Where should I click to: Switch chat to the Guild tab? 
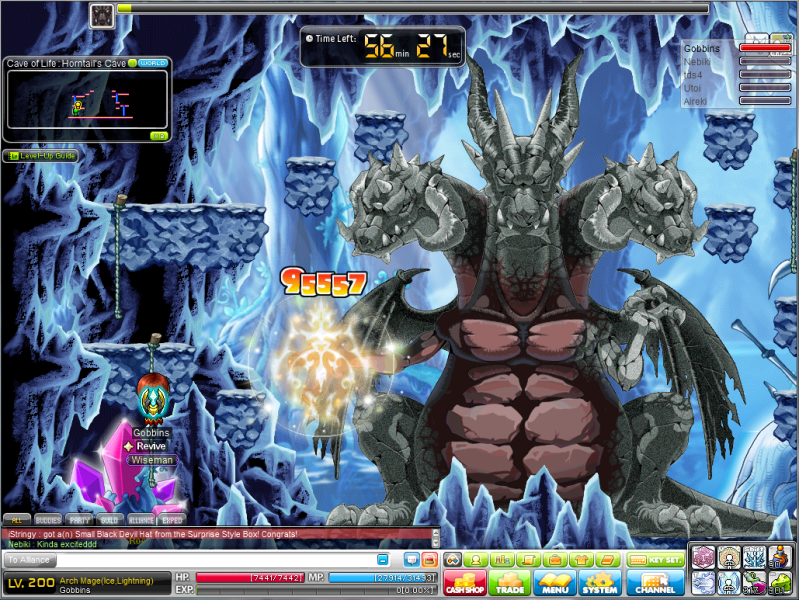coord(110,520)
